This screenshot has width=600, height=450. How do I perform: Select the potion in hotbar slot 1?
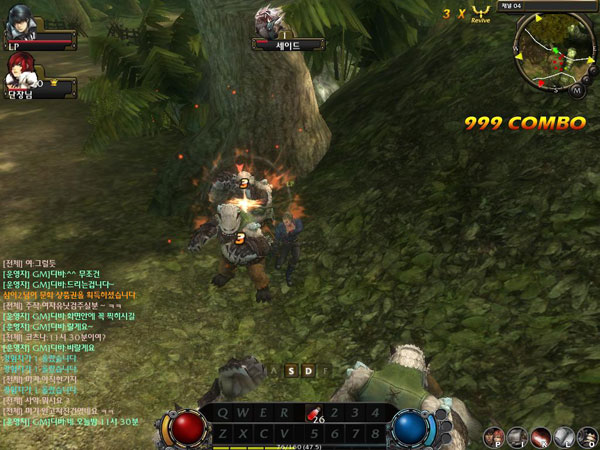(x=312, y=411)
